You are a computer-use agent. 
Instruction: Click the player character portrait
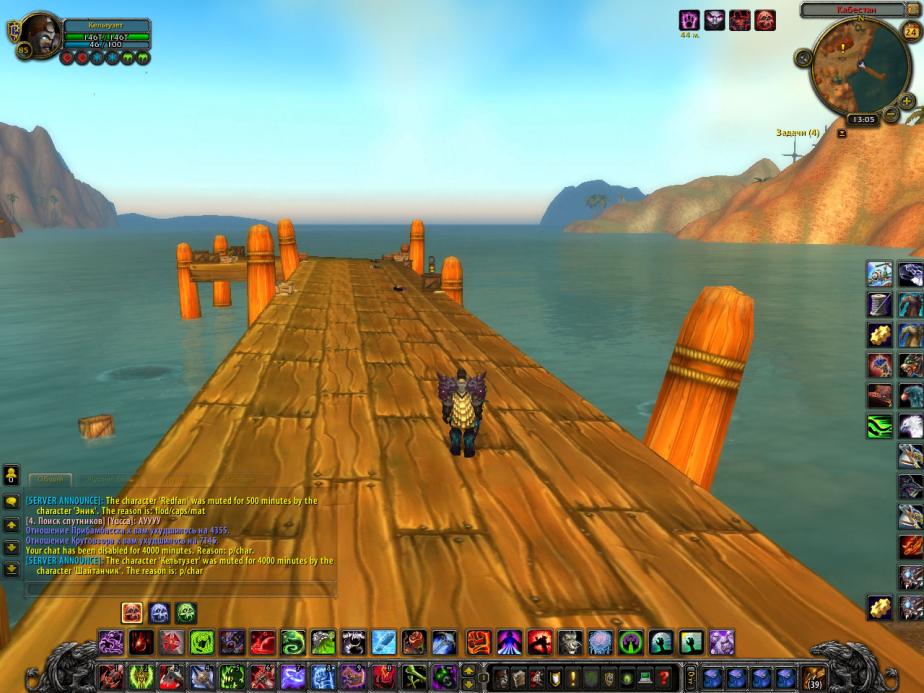(x=40, y=35)
